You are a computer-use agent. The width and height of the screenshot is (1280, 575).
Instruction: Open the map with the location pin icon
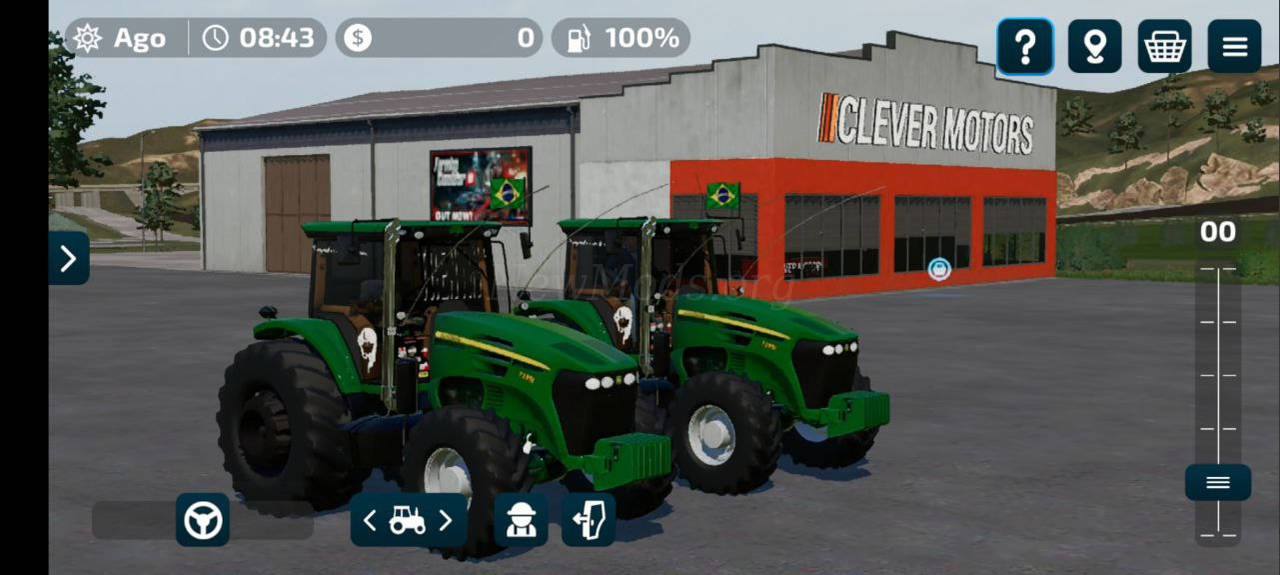coord(1094,46)
